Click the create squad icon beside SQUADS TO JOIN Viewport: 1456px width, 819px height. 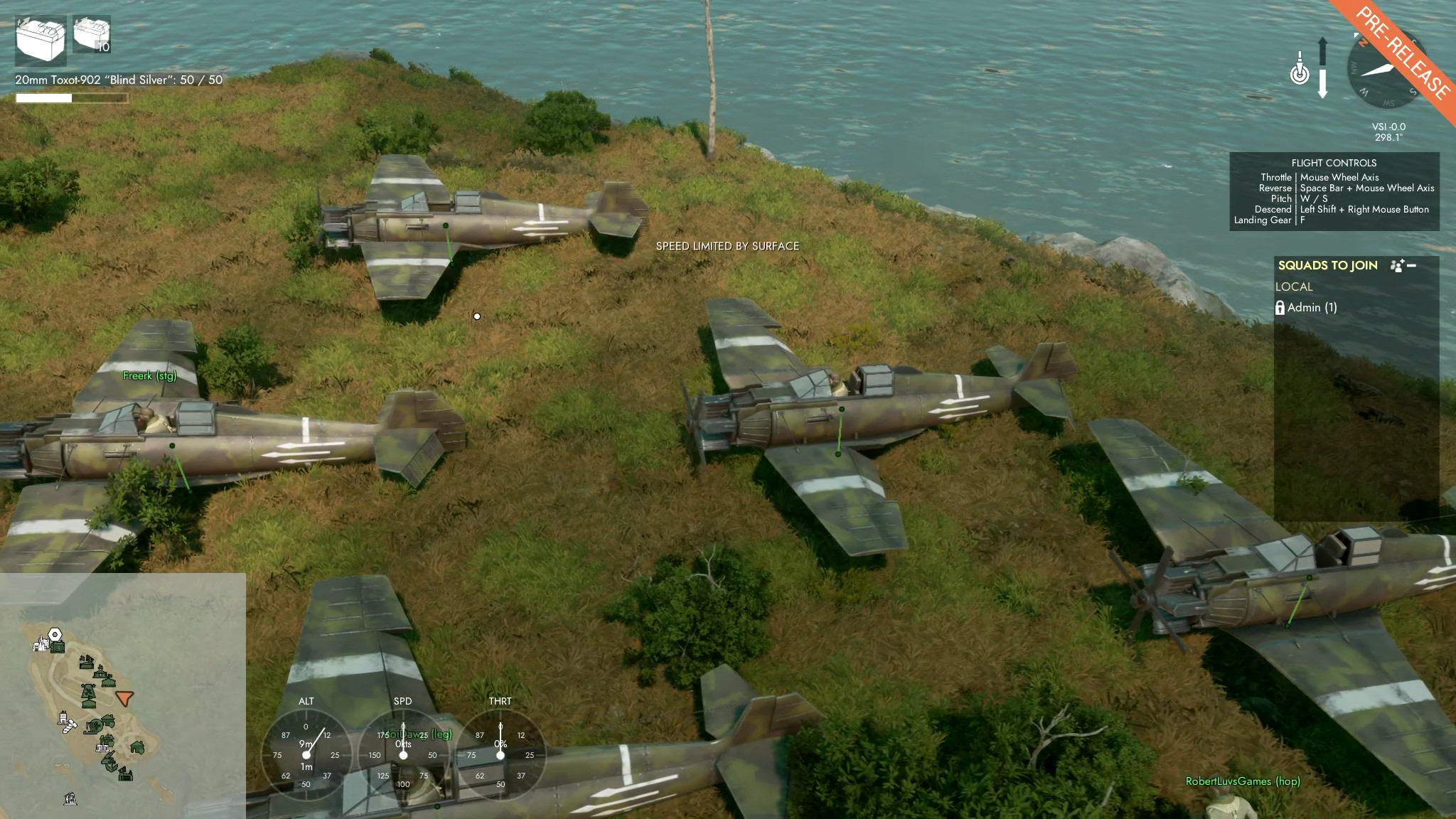click(1396, 266)
